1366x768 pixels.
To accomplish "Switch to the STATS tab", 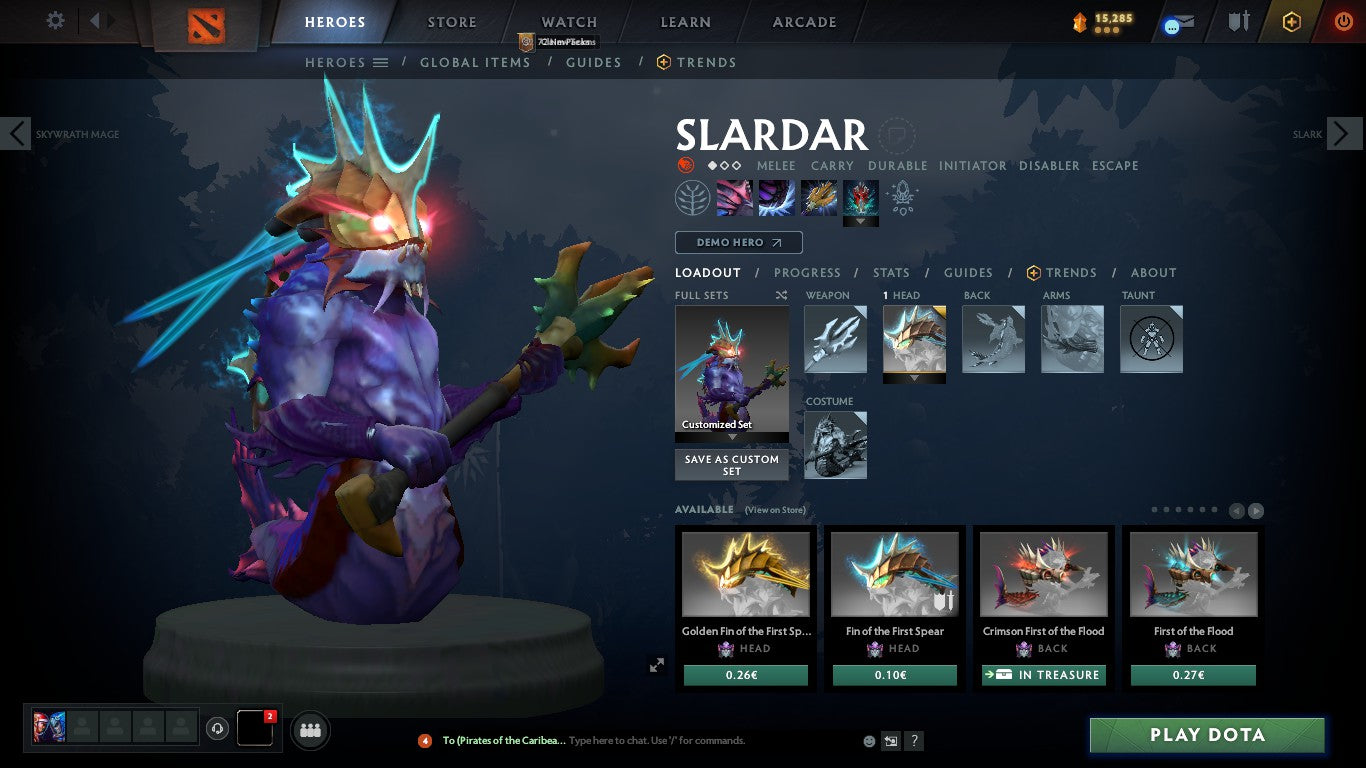I will pyautogui.click(x=890, y=272).
